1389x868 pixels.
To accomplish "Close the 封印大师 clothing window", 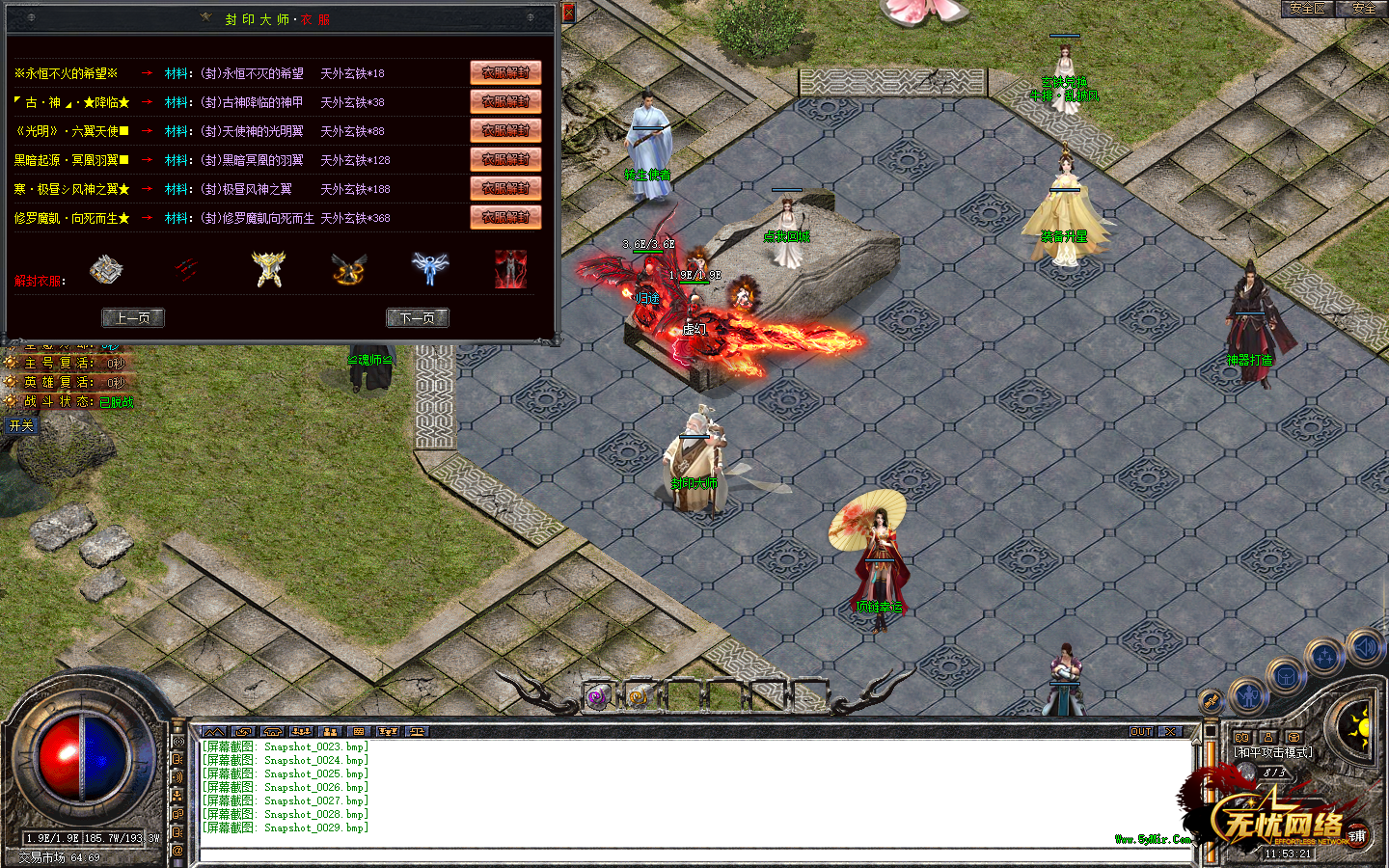I will pos(568,13).
